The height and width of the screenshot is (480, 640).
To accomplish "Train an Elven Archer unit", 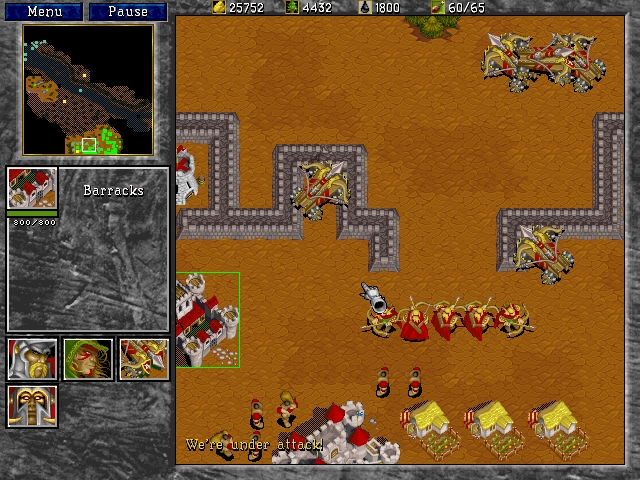I will pos(88,359).
